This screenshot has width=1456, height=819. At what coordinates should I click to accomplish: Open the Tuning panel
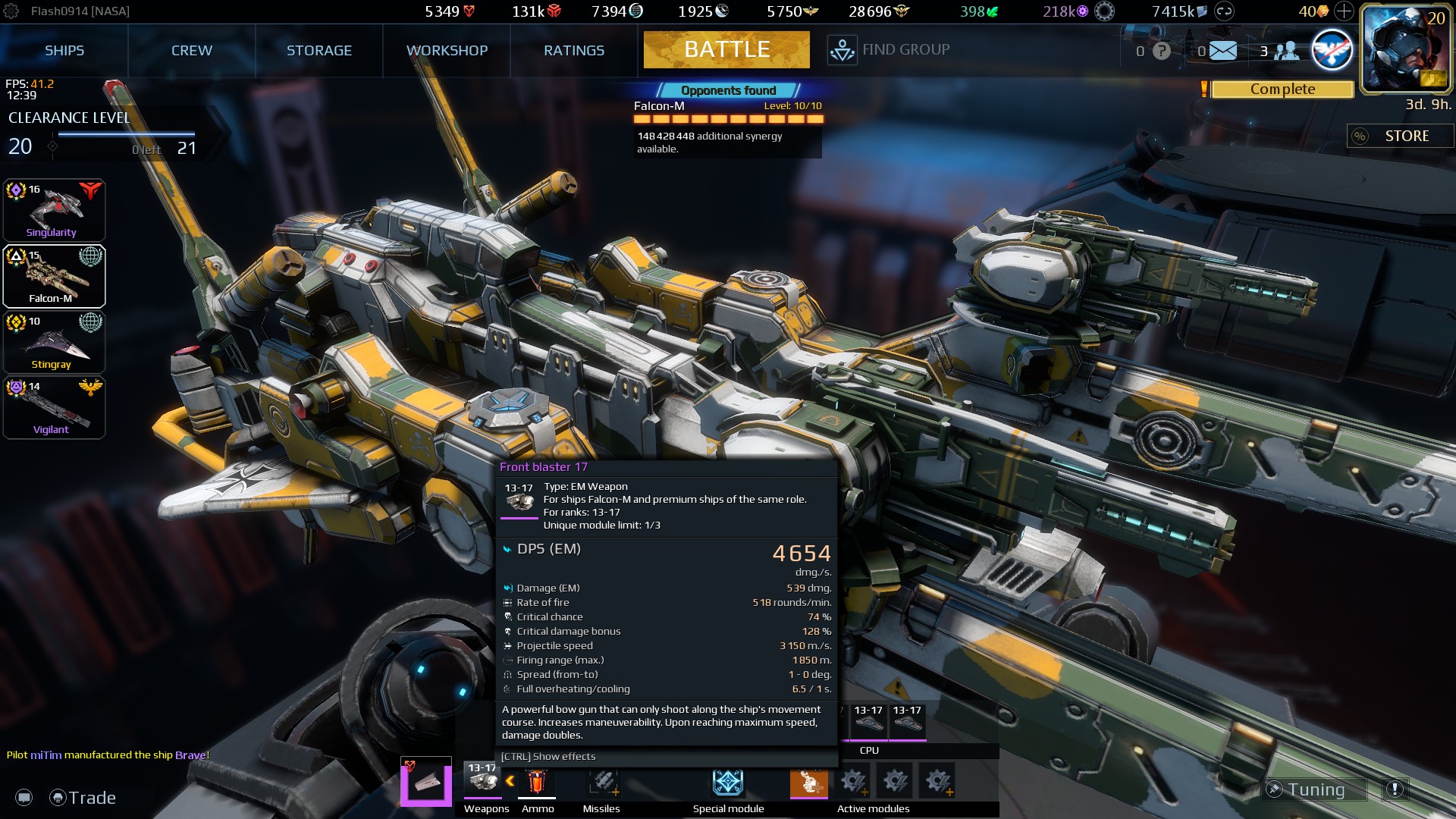[1315, 789]
